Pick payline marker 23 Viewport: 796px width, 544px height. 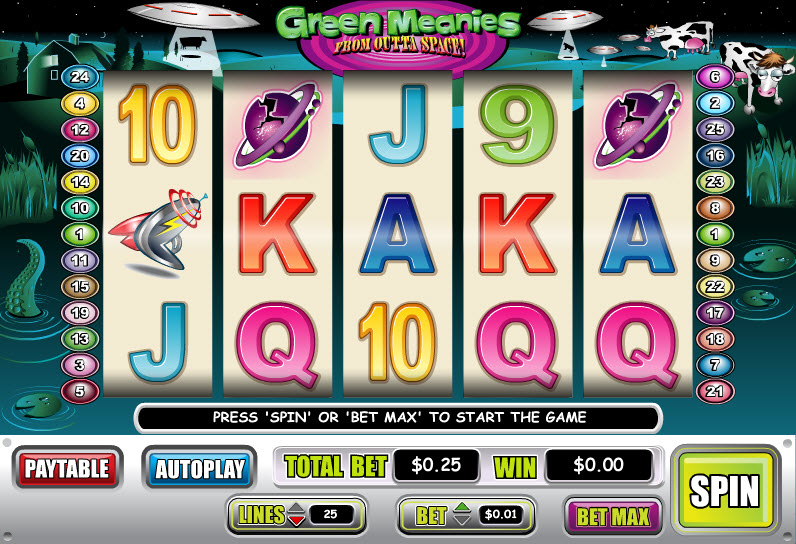715,182
